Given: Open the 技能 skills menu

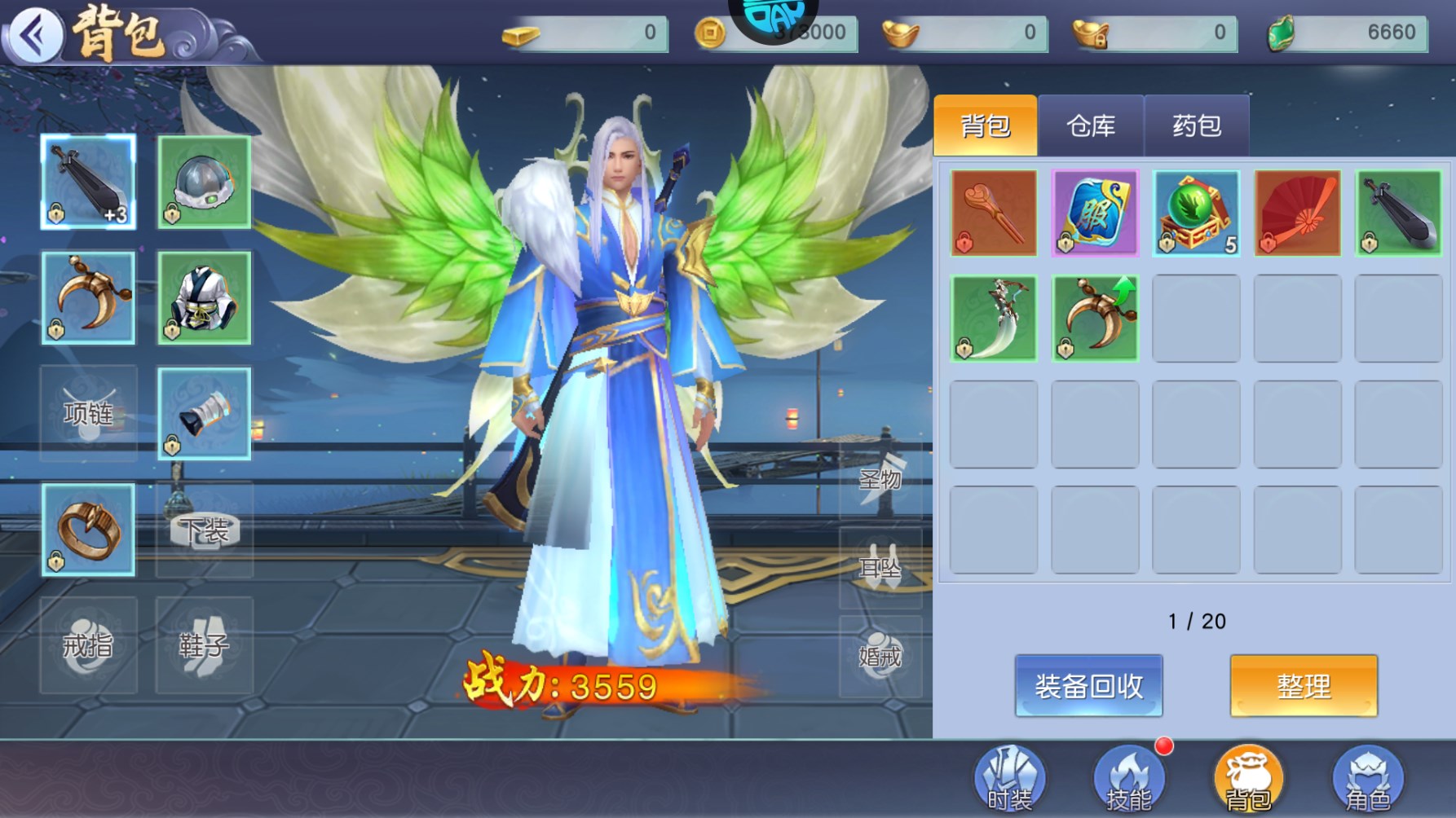Looking at the screenshot, I should [x=1128, y=780].
